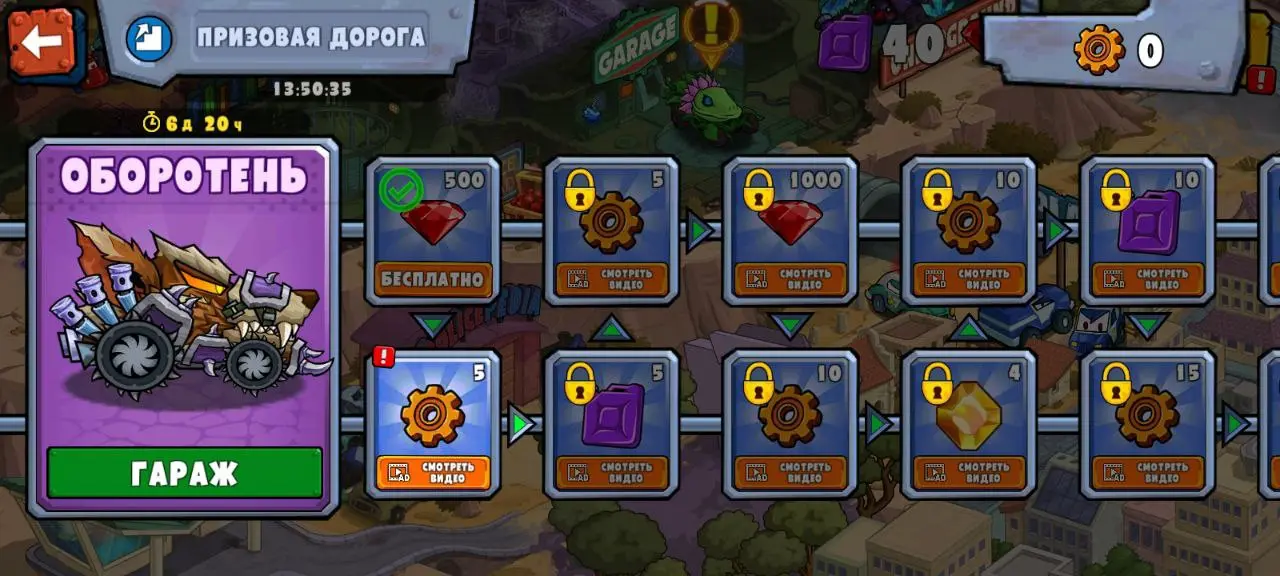Open the garage with the green ГАРАЖ button
This screenshot has height=576, width=1280.
click(x=185, y=472)
